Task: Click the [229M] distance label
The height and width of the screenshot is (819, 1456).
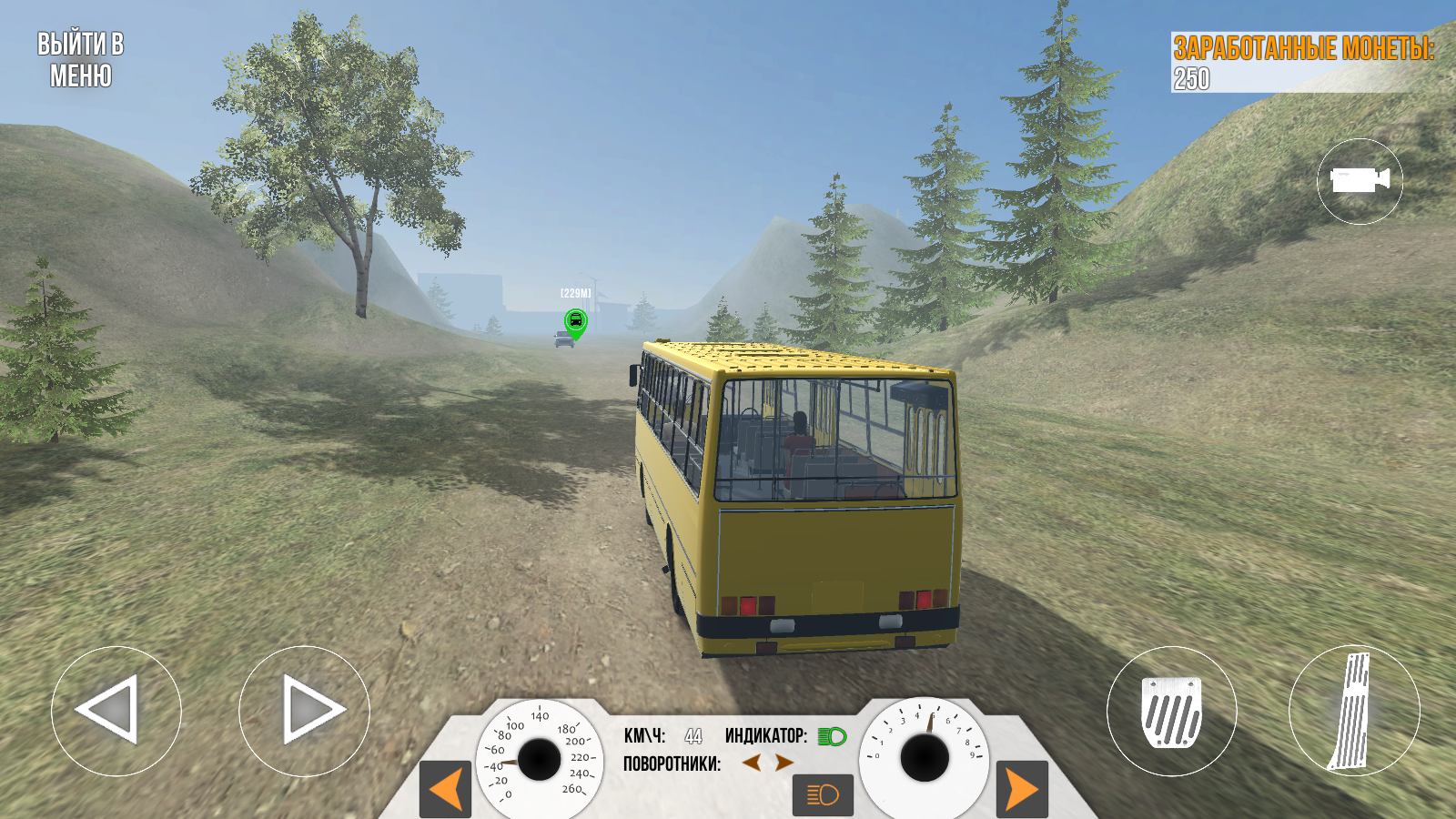Action: (x=574, y=291)
